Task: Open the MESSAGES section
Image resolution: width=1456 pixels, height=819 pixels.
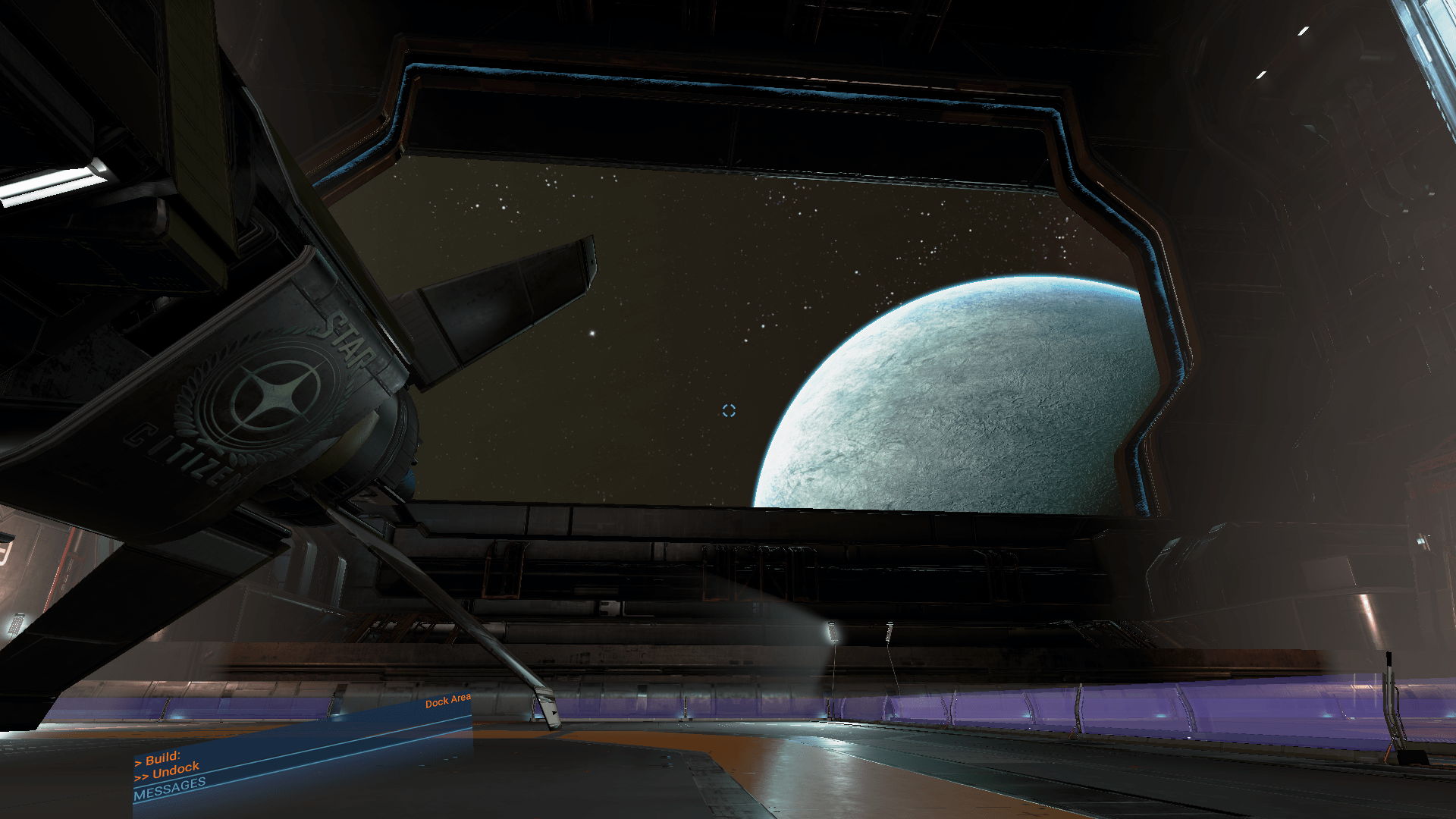Action: 169,789
